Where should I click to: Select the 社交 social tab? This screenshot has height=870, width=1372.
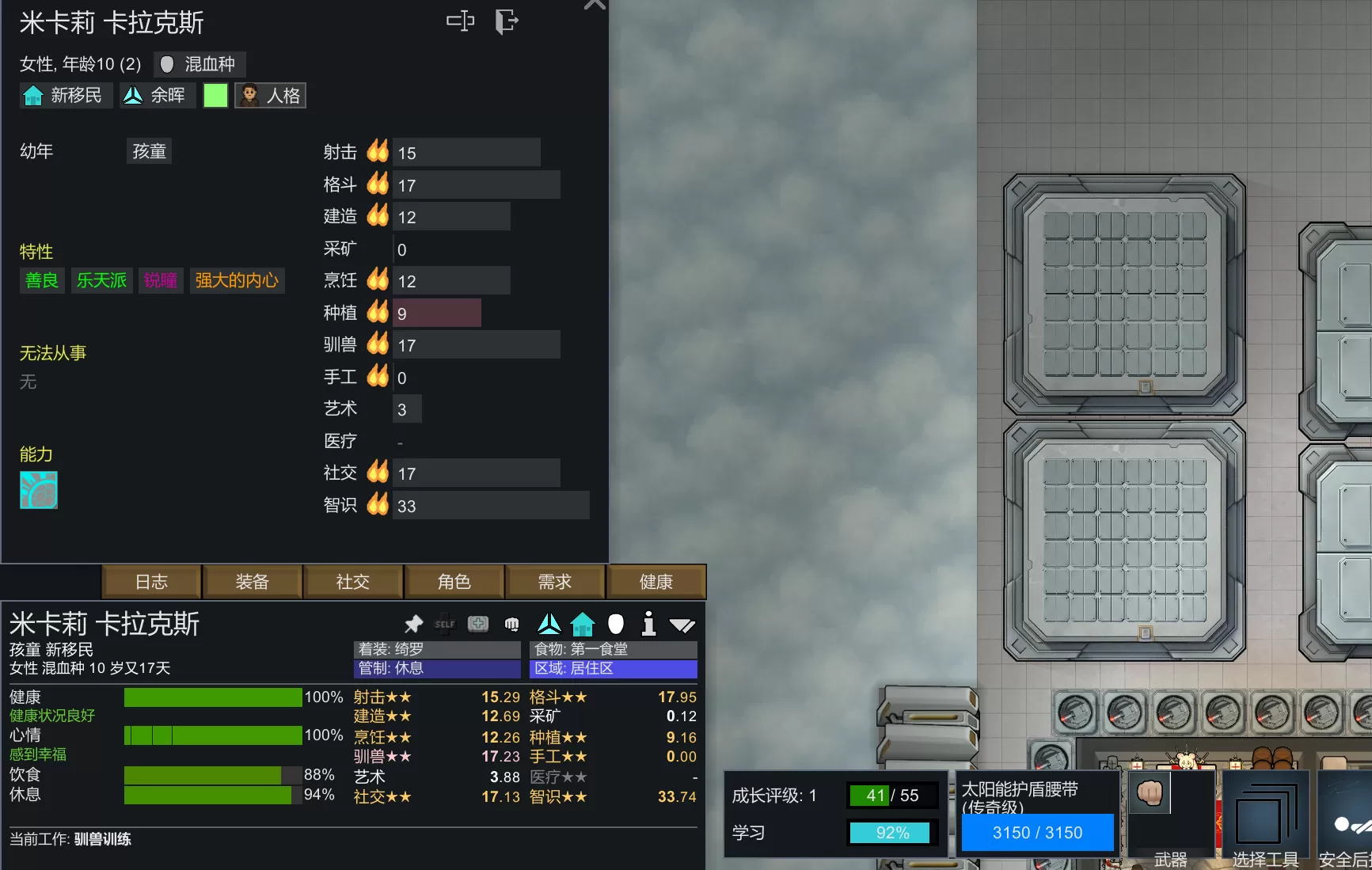point(353,582)
